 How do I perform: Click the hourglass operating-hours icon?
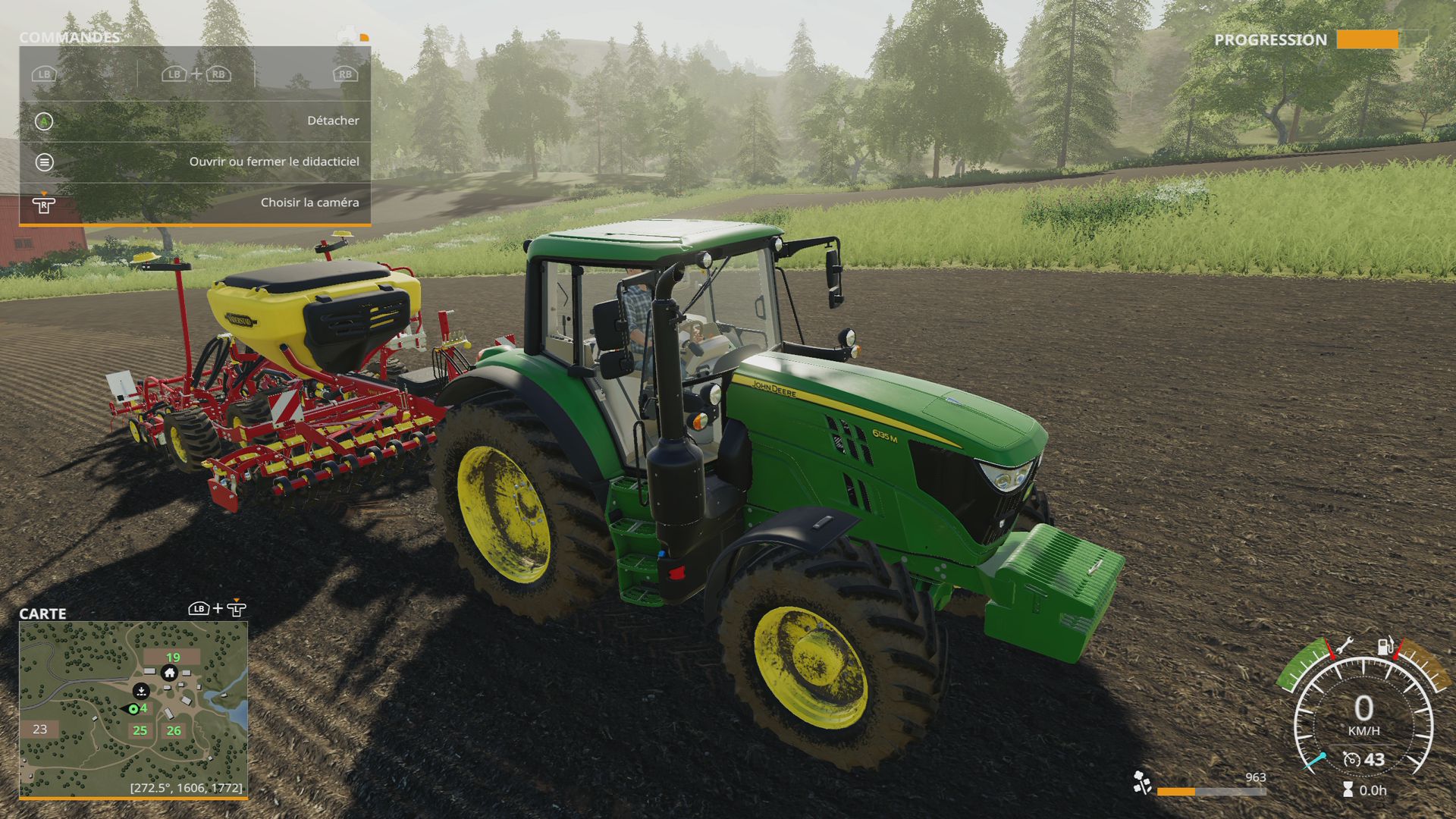(1348, 789)
